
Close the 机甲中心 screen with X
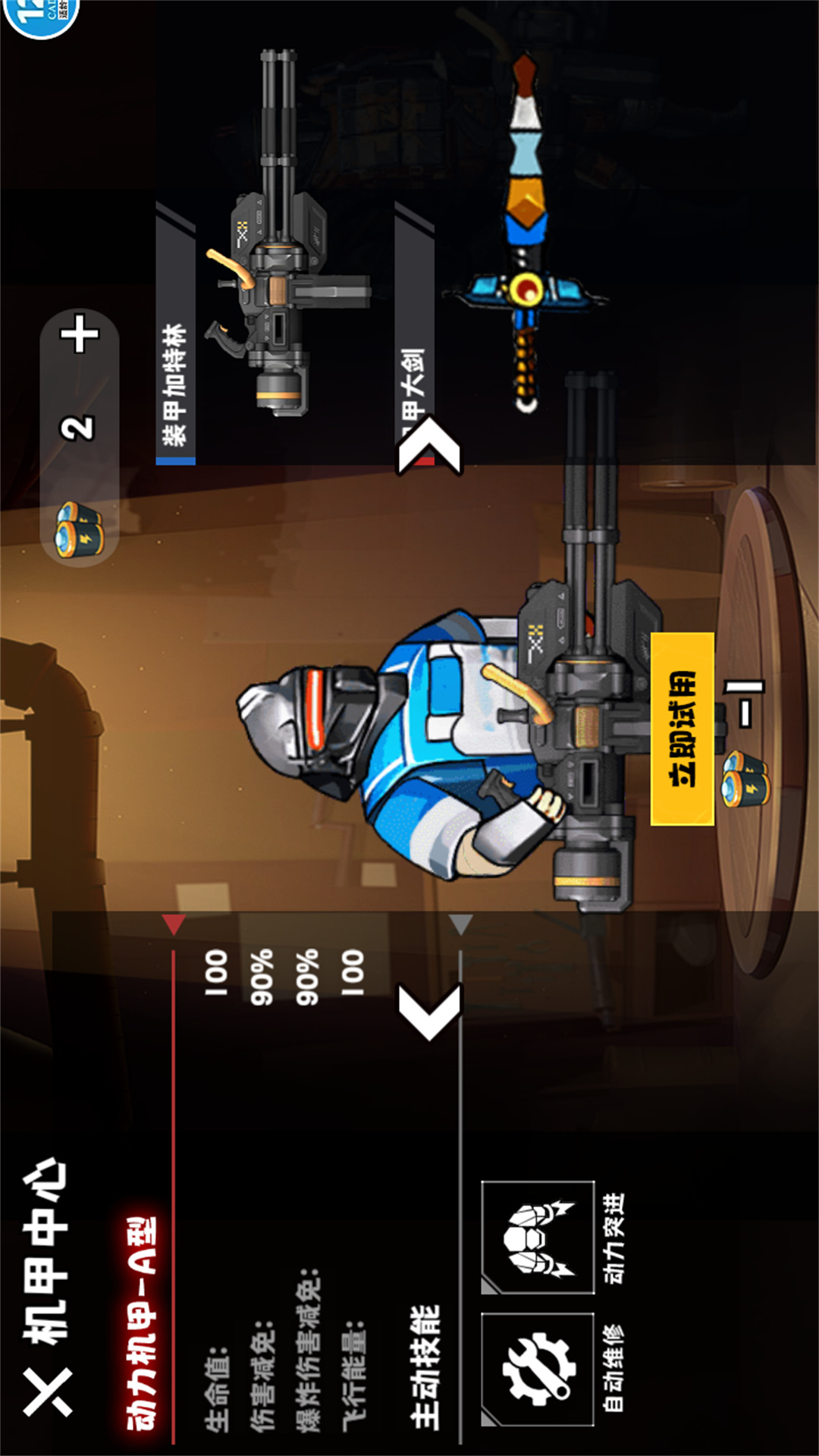pos(47,1392)
